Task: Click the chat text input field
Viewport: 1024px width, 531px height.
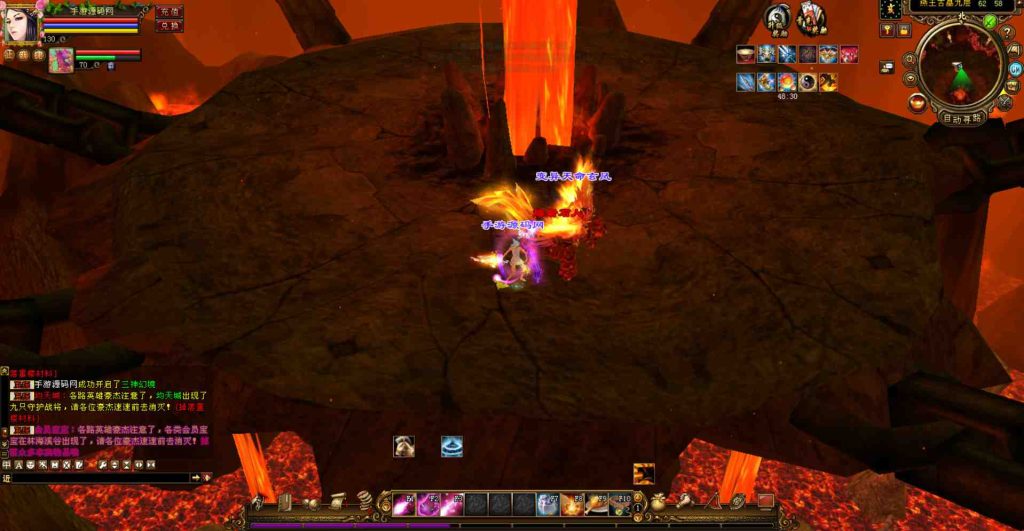Action: 100,478
